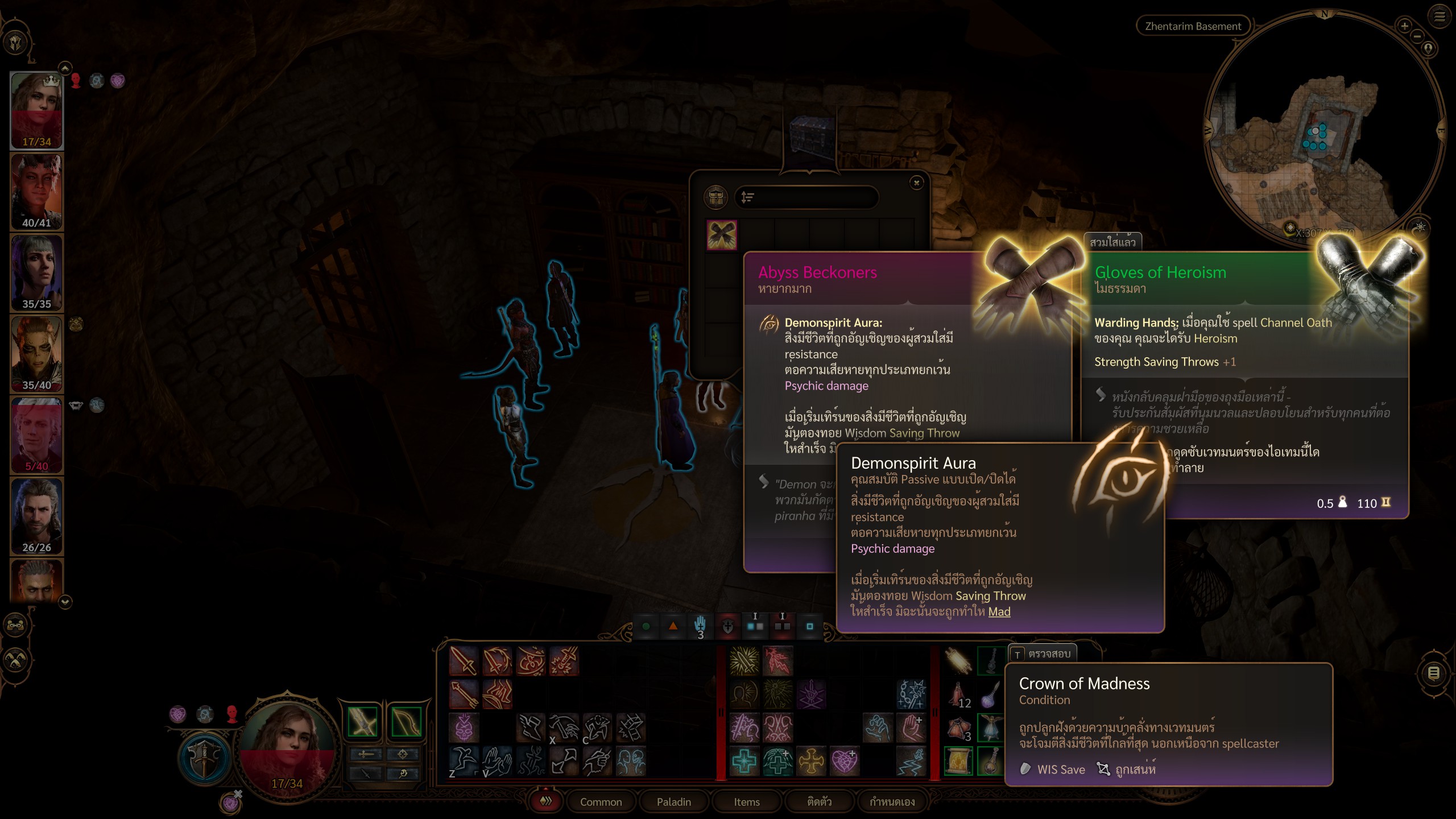
Task: Select the party portrait with 40/41 health
Action: 37,191
